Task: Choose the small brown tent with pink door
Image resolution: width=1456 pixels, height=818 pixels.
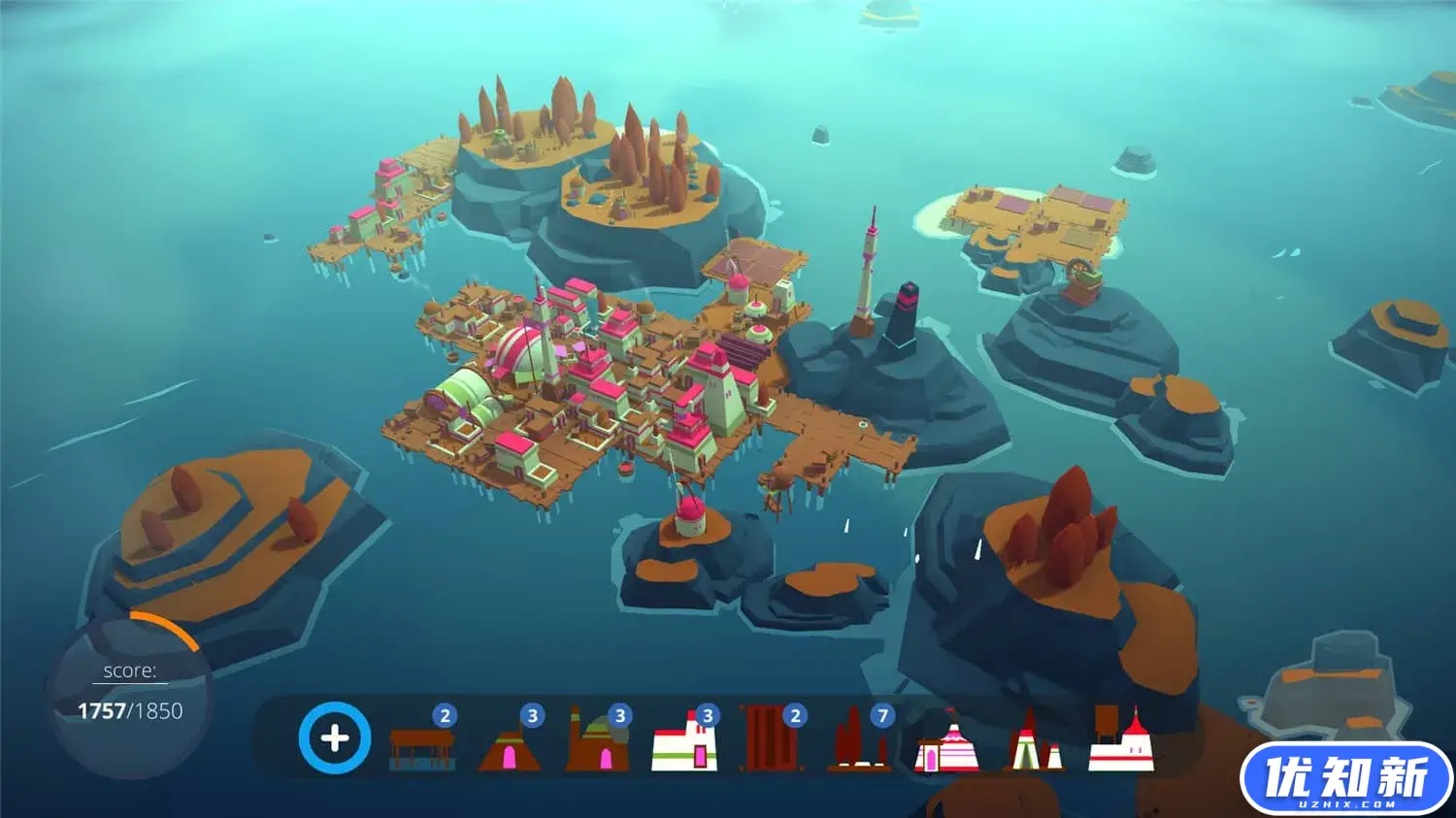Action: click(509, 750)
